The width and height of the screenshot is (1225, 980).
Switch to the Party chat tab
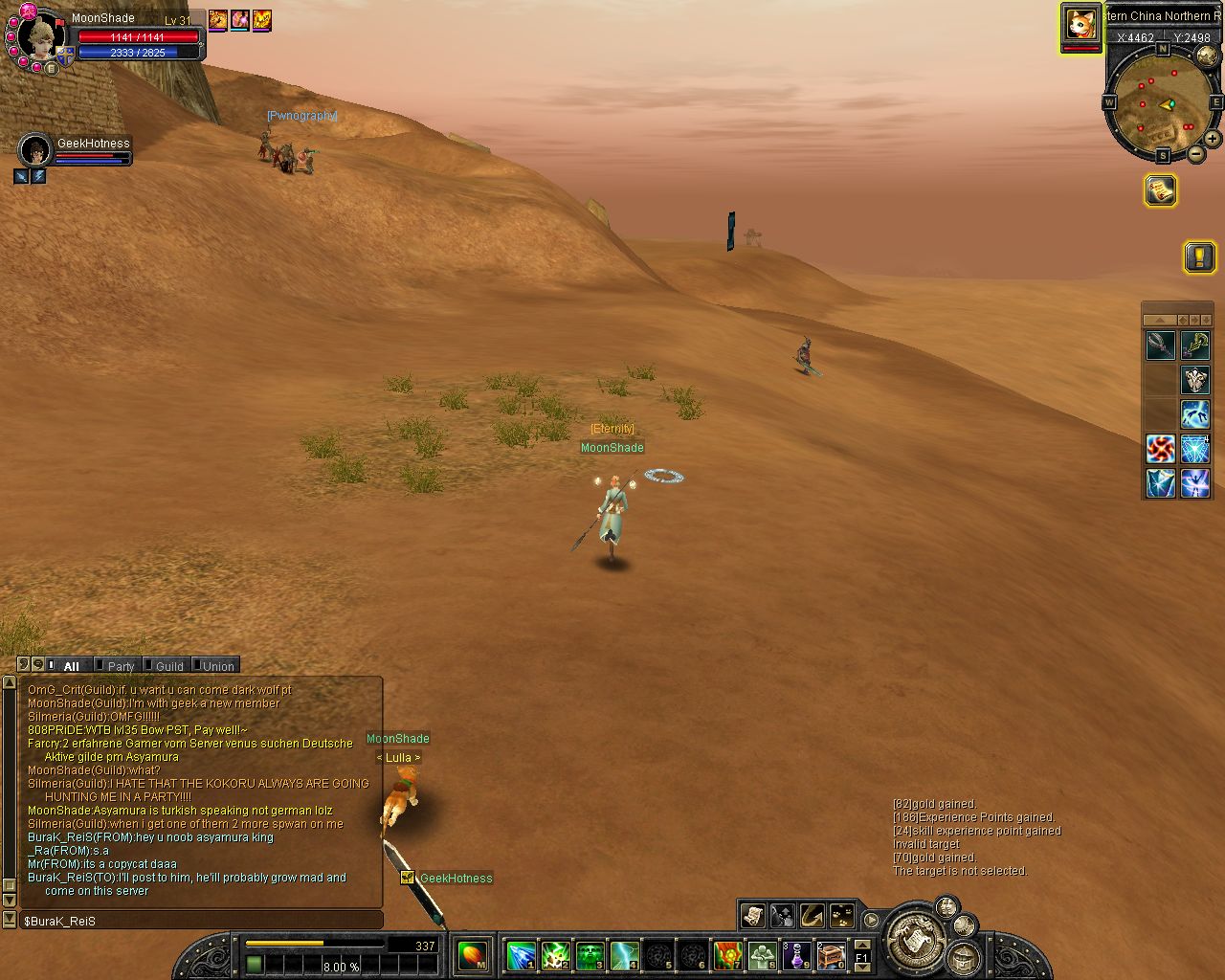coord(121,666)
